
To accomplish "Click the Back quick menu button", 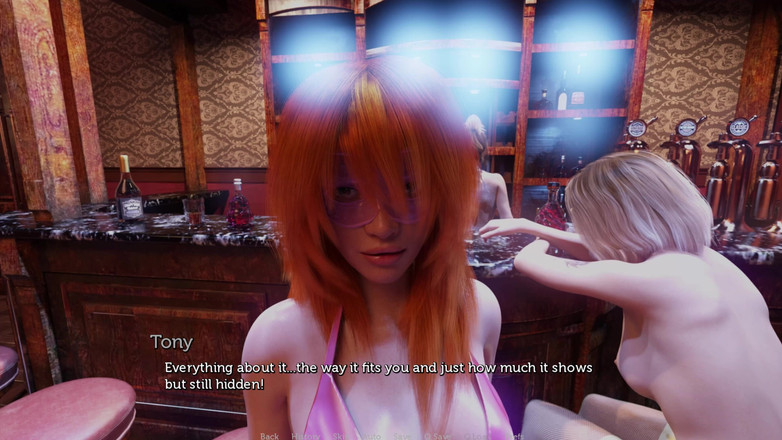I will coord(270,436).
